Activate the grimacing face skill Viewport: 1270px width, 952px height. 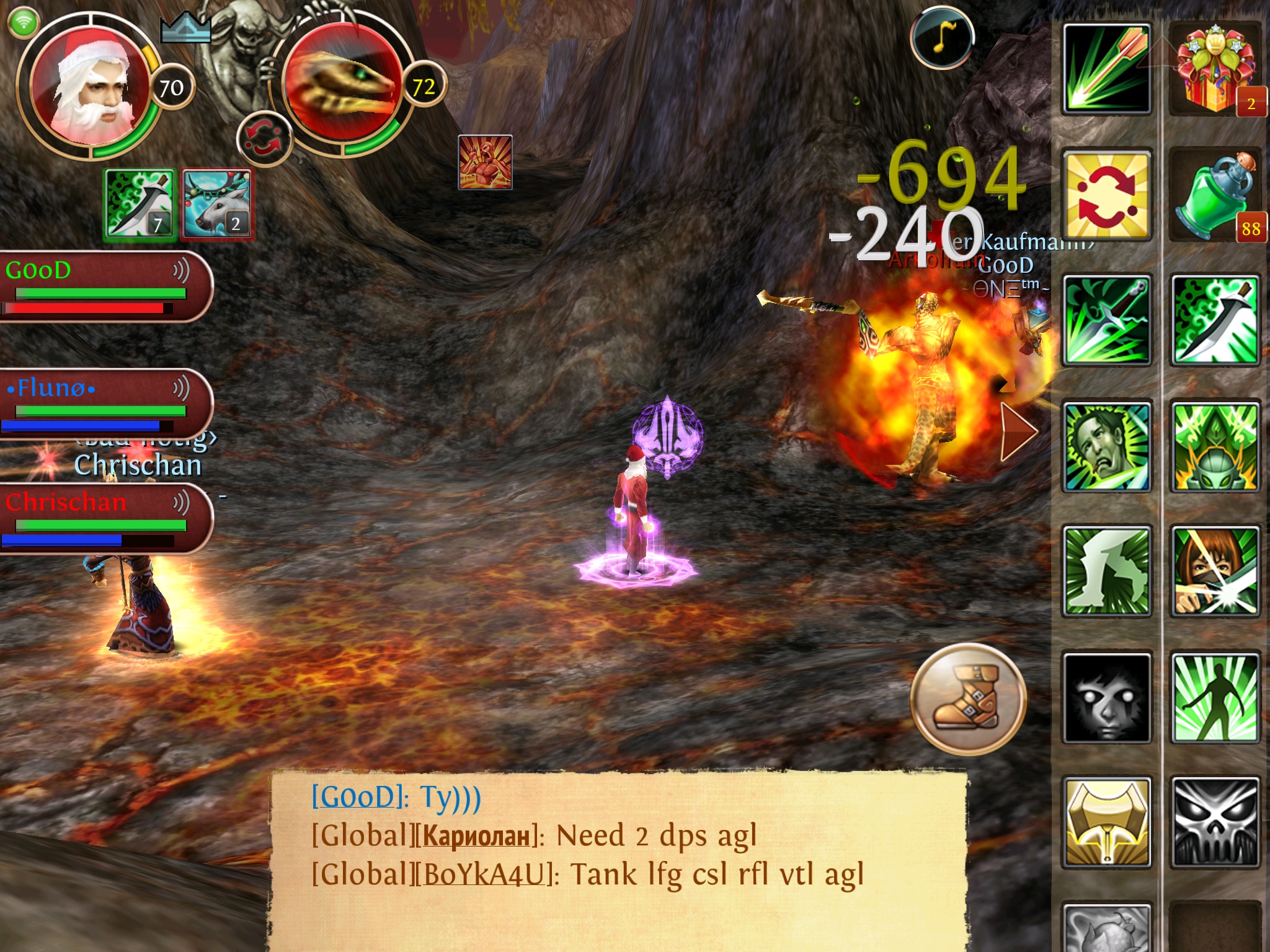click(1107, 446)
